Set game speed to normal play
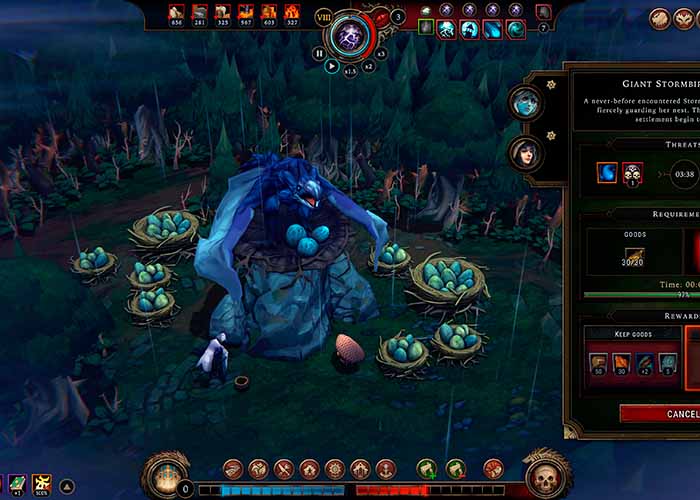Viewport: 700px width, 500px height. click(332, 66)
